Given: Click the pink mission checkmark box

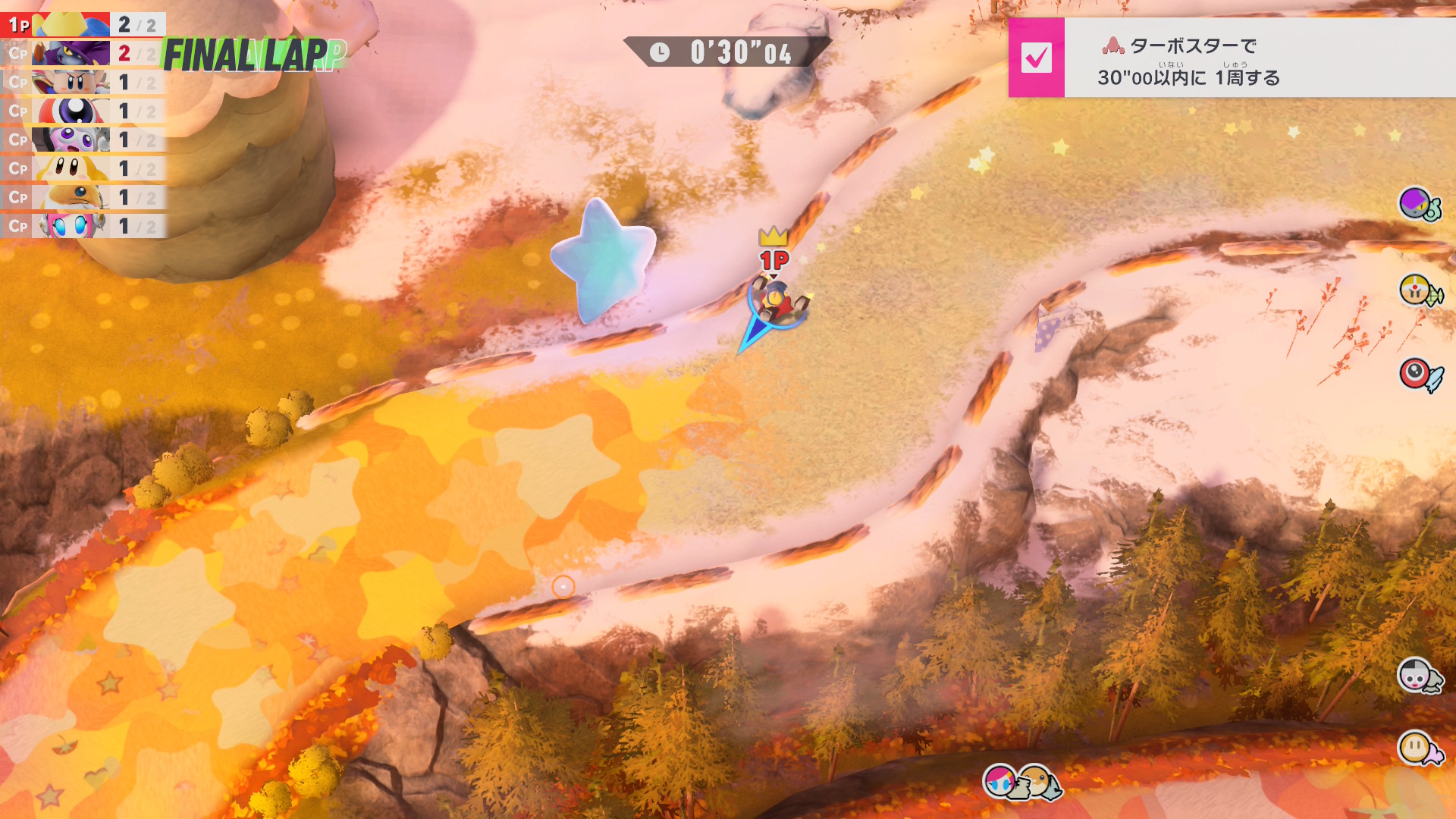Looking at the screenshot, I should [x=1036, y=58].
